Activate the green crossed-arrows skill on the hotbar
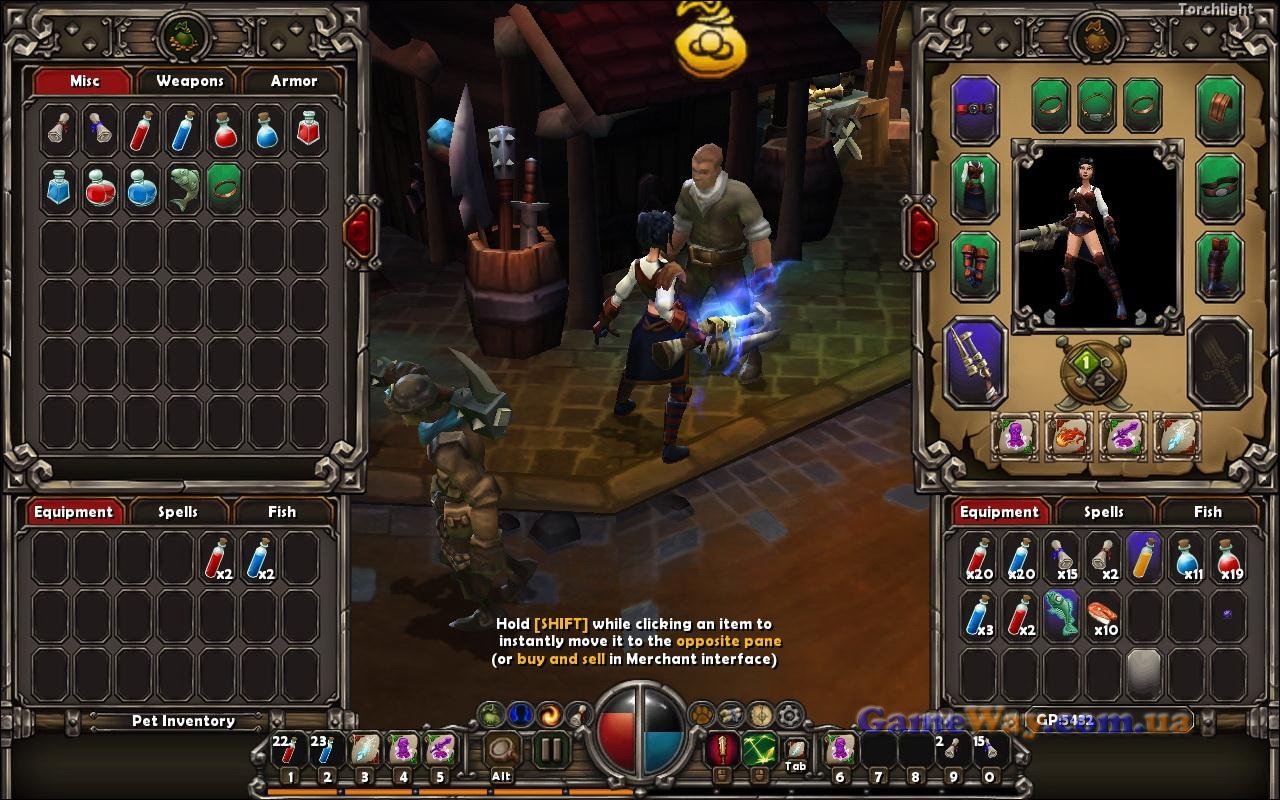The image size is (1280, 800). (x=759, y=749)
